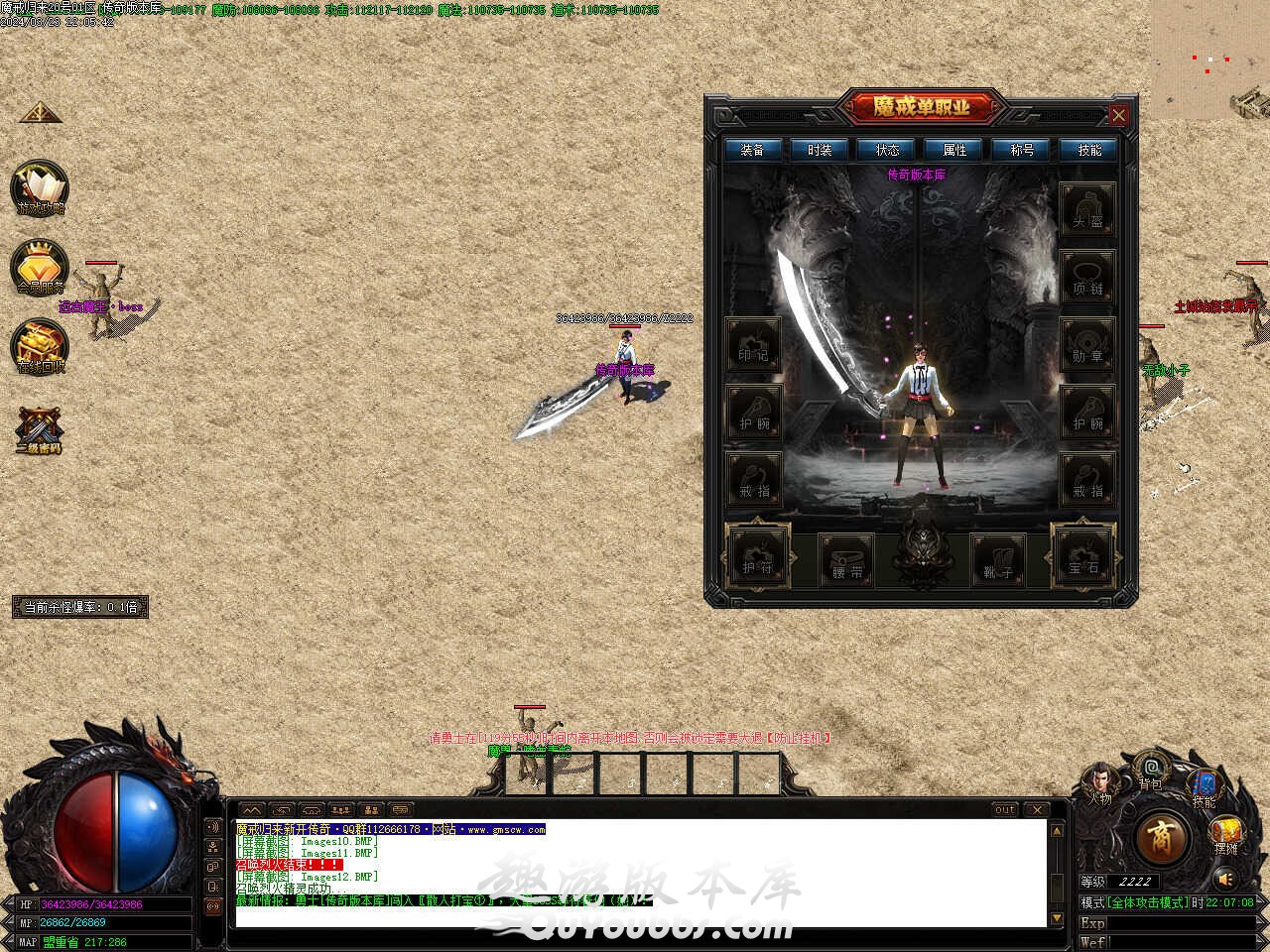Select the 头盔 helmet equipment slot

click(x=1087, y=210)
